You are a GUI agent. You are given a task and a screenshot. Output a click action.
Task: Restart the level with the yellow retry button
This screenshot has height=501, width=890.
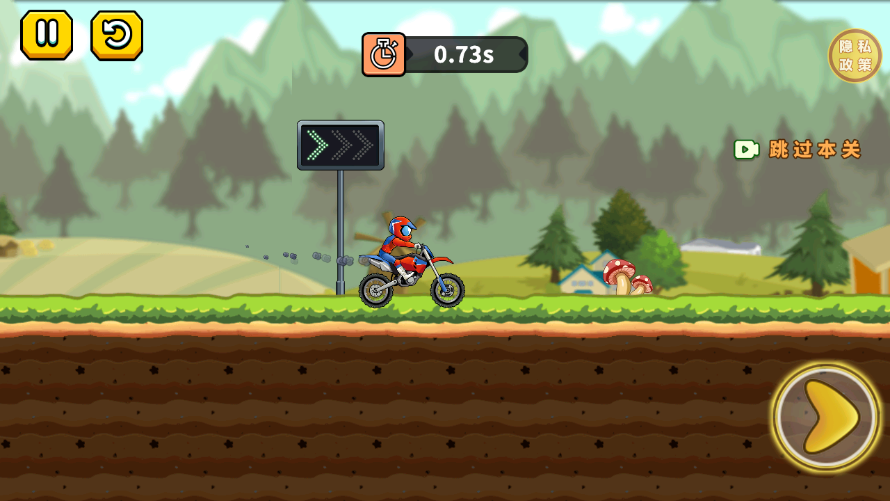click(116, 35)
